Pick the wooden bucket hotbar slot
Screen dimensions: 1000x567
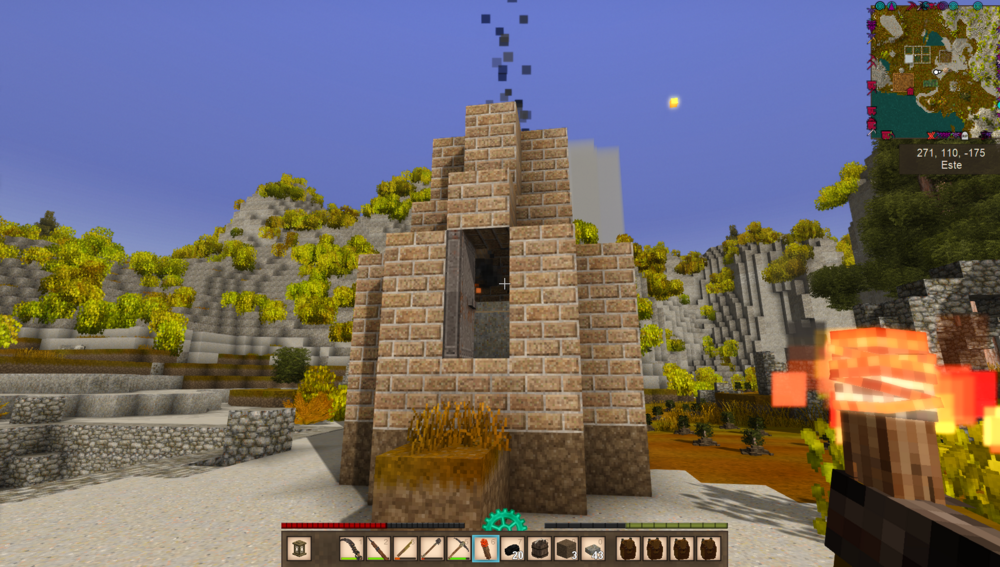539,548
